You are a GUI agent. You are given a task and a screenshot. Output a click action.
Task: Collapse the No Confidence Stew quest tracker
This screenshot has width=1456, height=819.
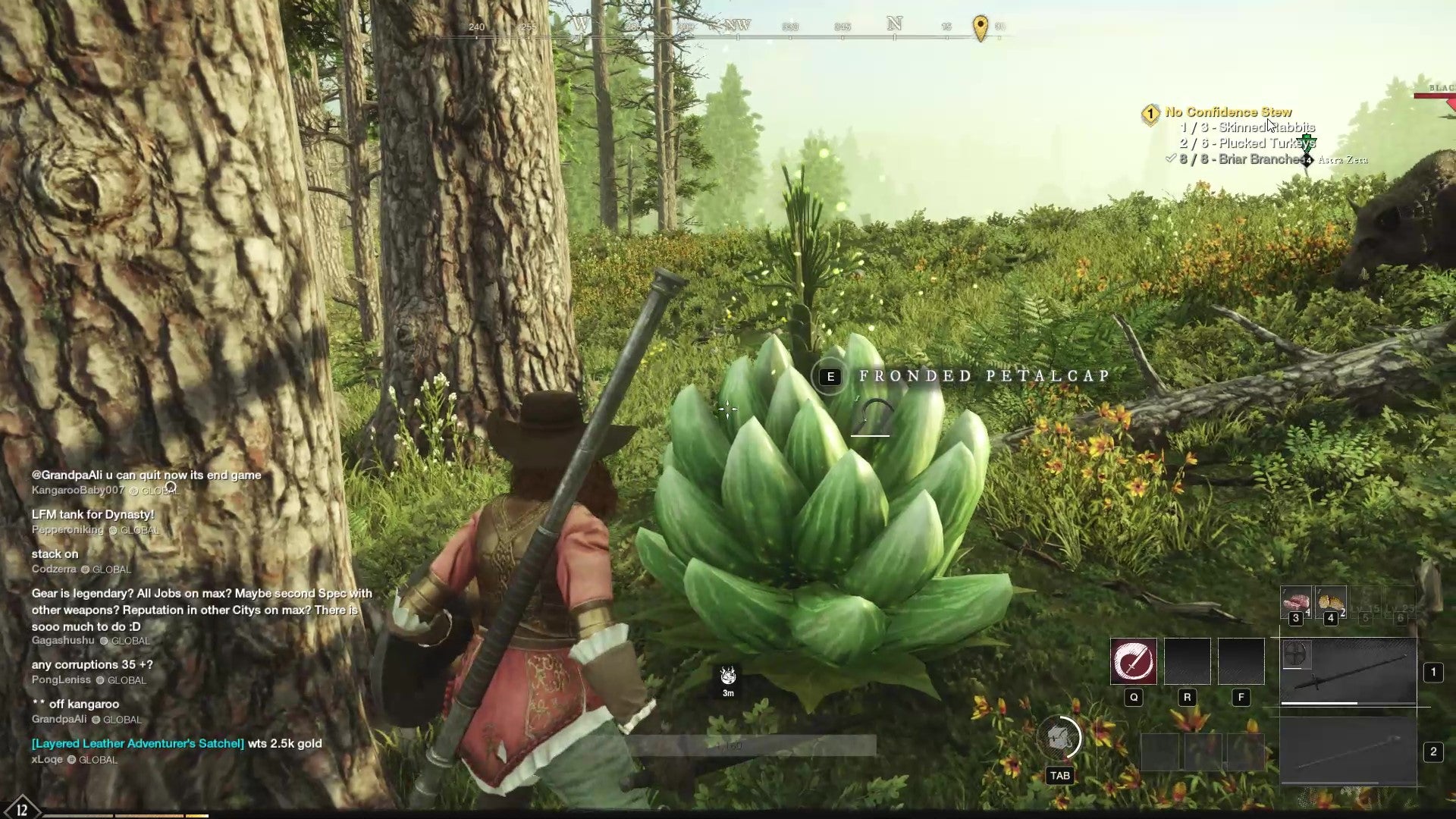1228,111
